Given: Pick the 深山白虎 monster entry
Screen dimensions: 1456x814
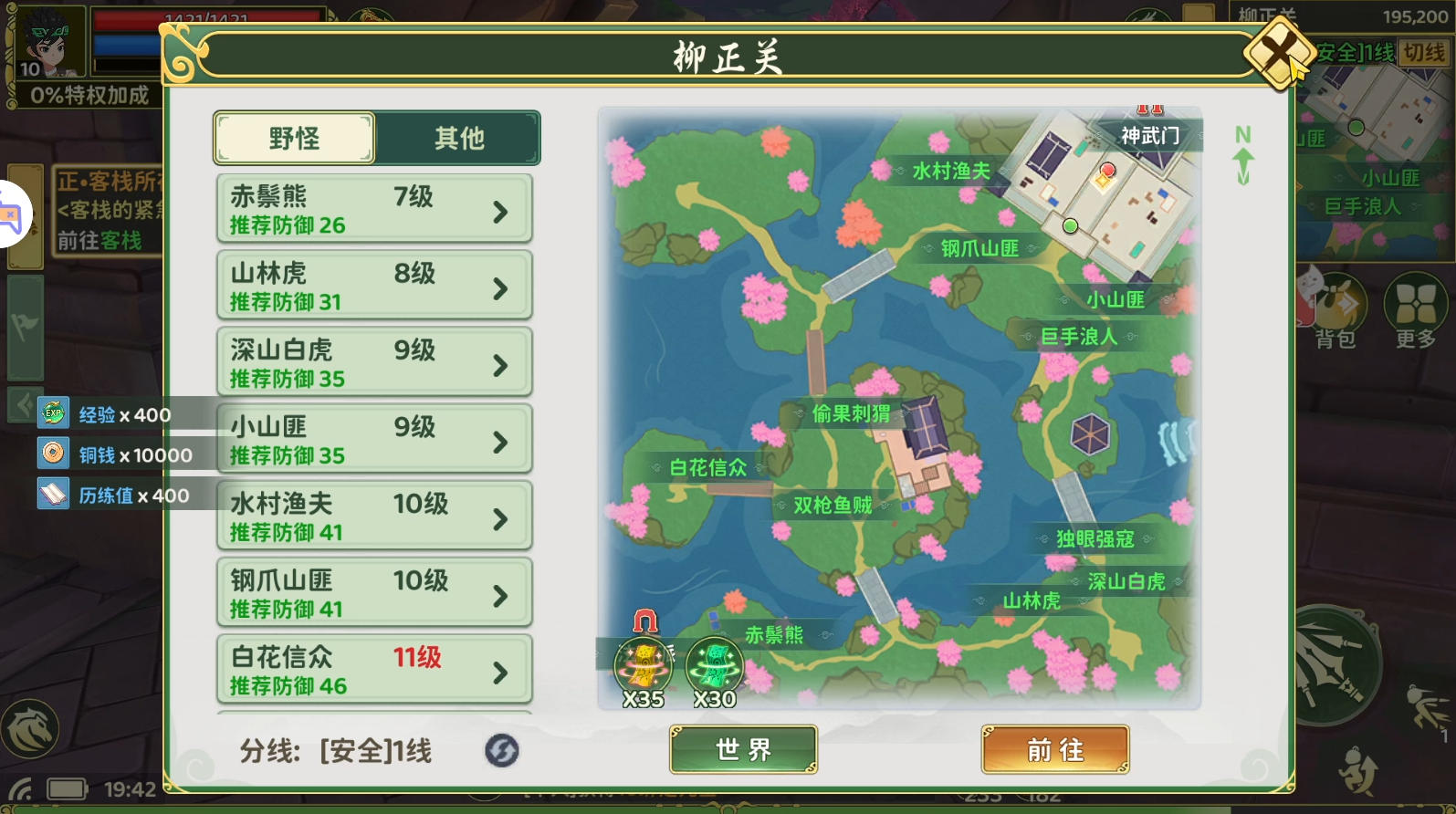Looking at the screenshot, I should point(374,363).
